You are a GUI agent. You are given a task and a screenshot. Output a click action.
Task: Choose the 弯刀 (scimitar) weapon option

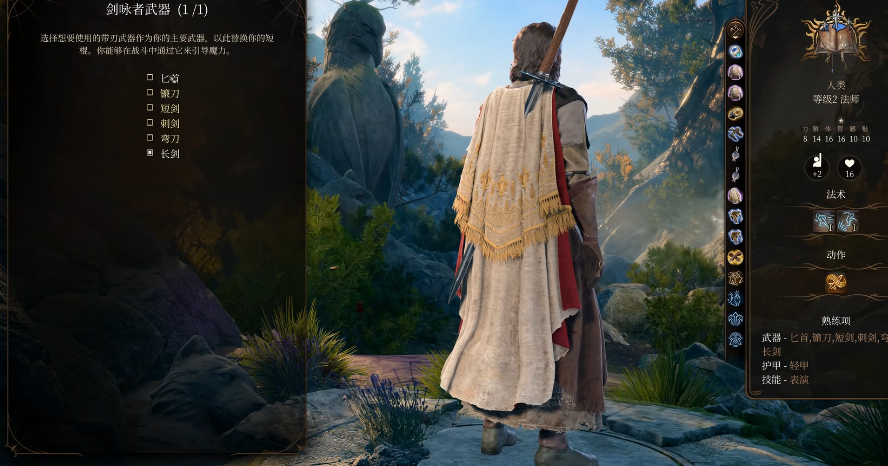[150, 138]
